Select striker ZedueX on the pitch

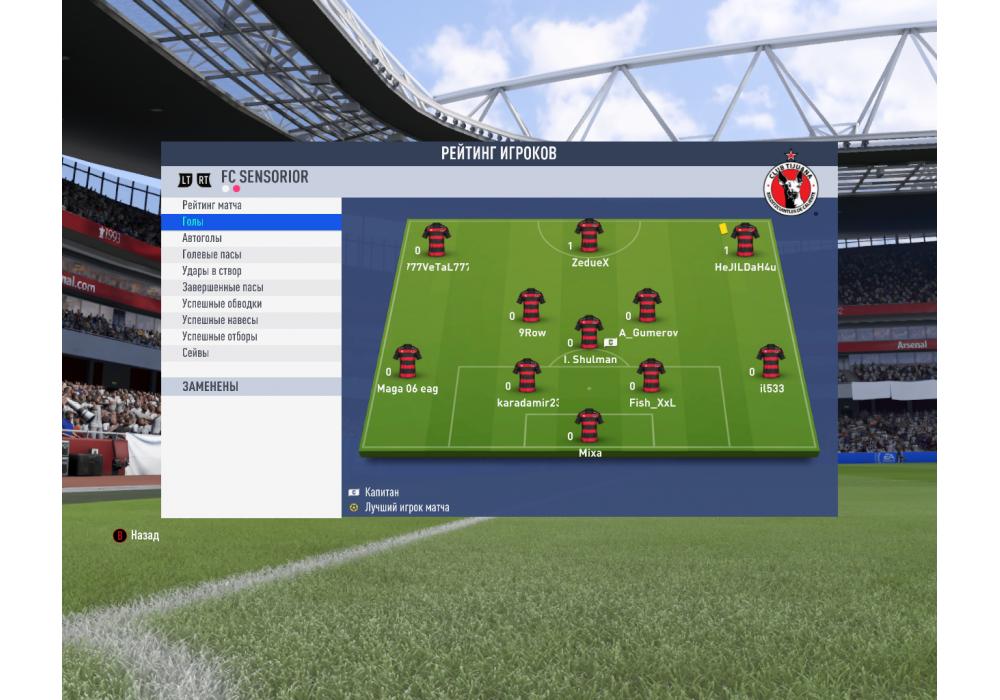coord(589,237)
